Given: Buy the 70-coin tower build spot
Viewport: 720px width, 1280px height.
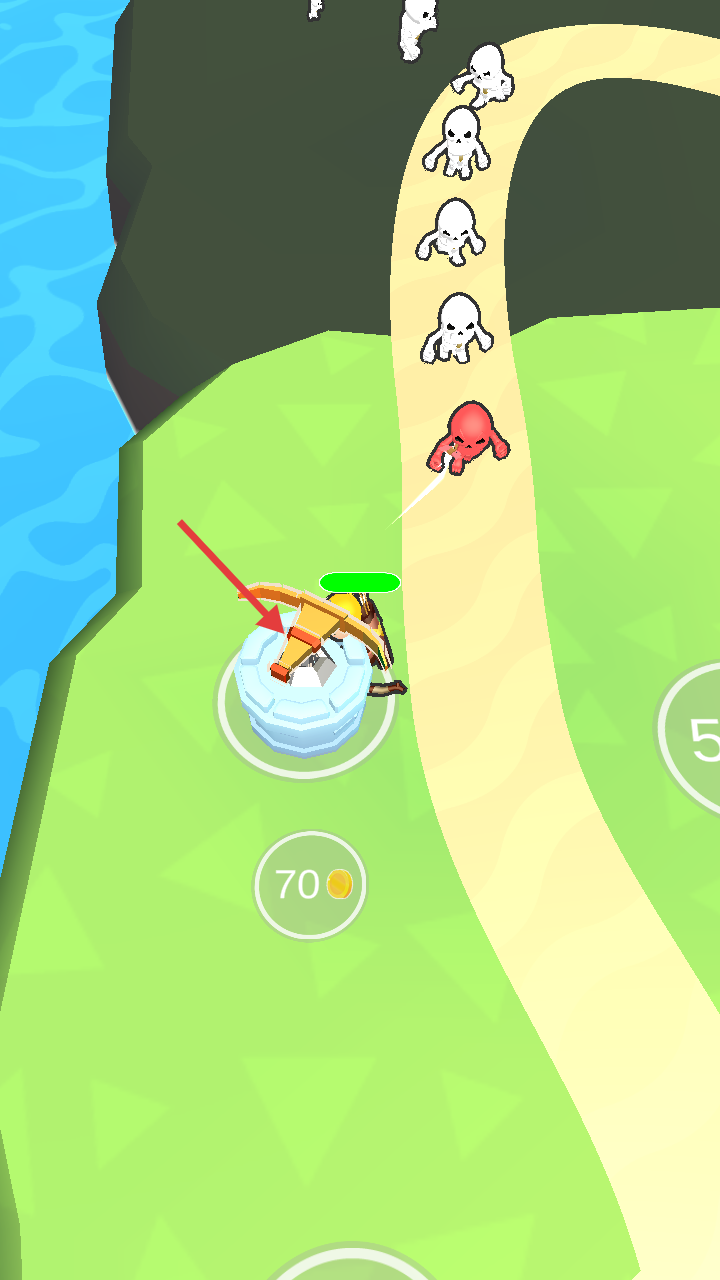Looking at the screenshot, I should pyautogui.click(x=309, y=885).
